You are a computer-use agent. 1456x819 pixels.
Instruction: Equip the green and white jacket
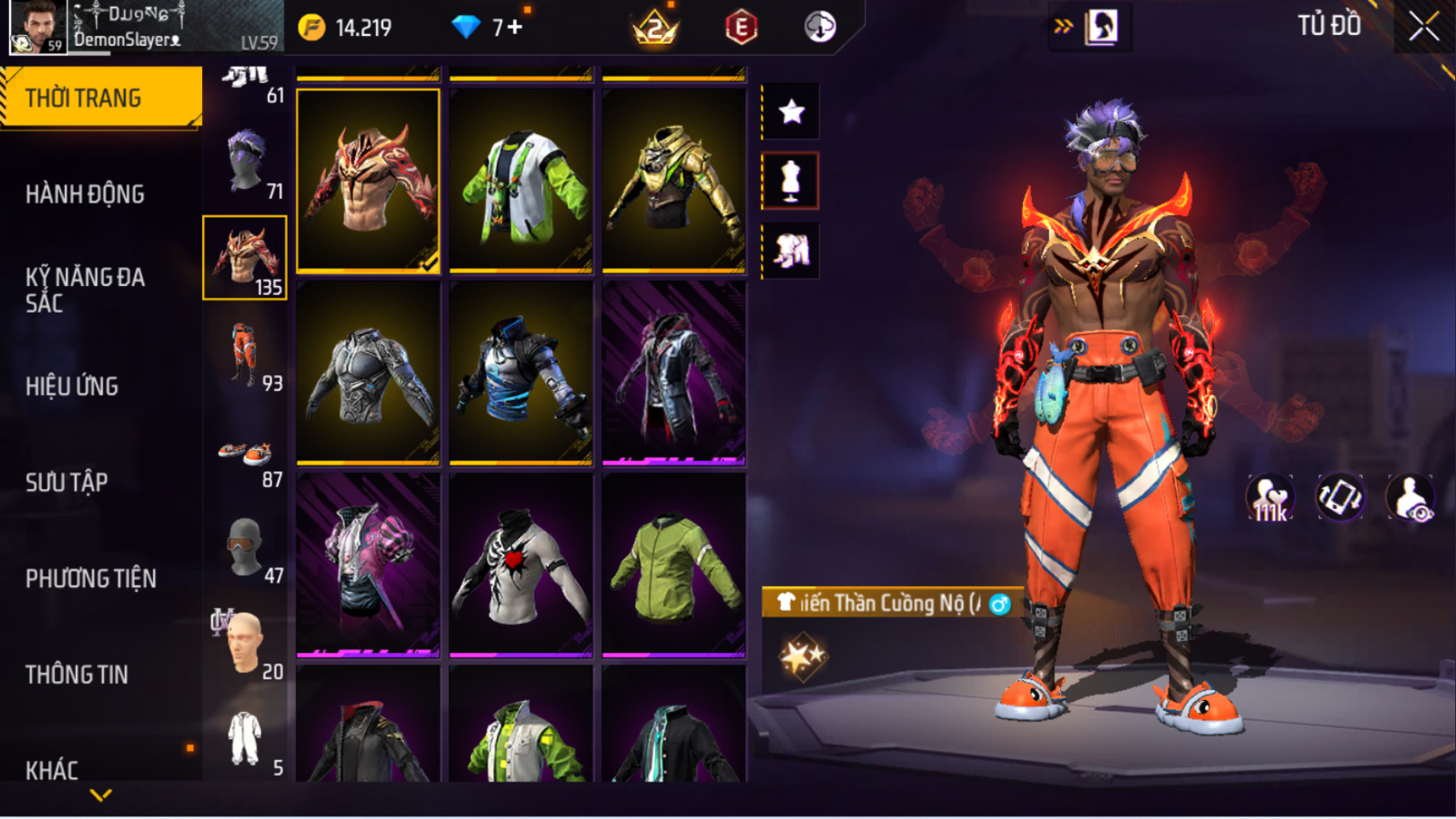(521, 180)
